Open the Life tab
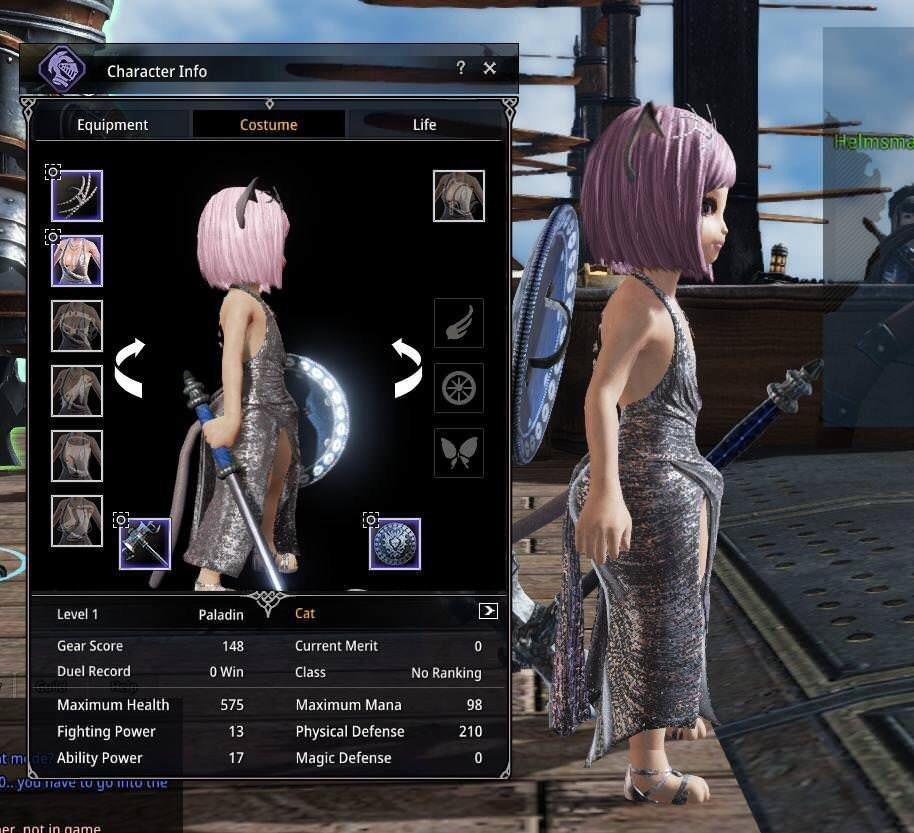The width and height of the screenshot is (914, 833). pos(424,125)
